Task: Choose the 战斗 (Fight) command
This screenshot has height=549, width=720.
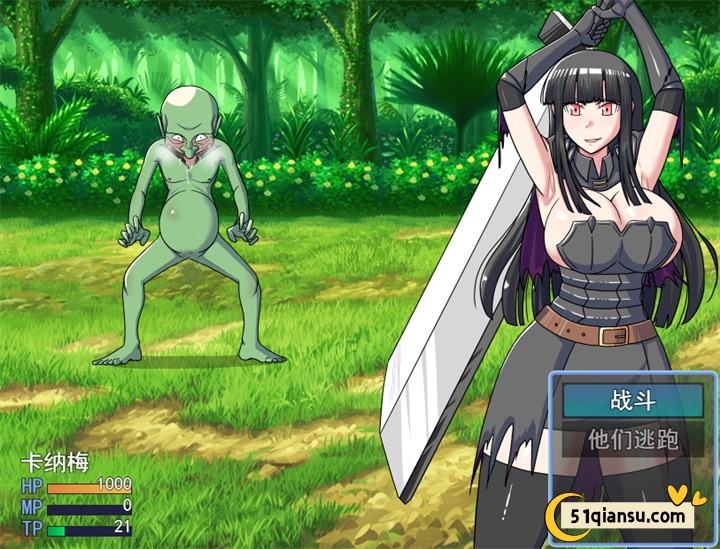Action: (x=632, y=401)
